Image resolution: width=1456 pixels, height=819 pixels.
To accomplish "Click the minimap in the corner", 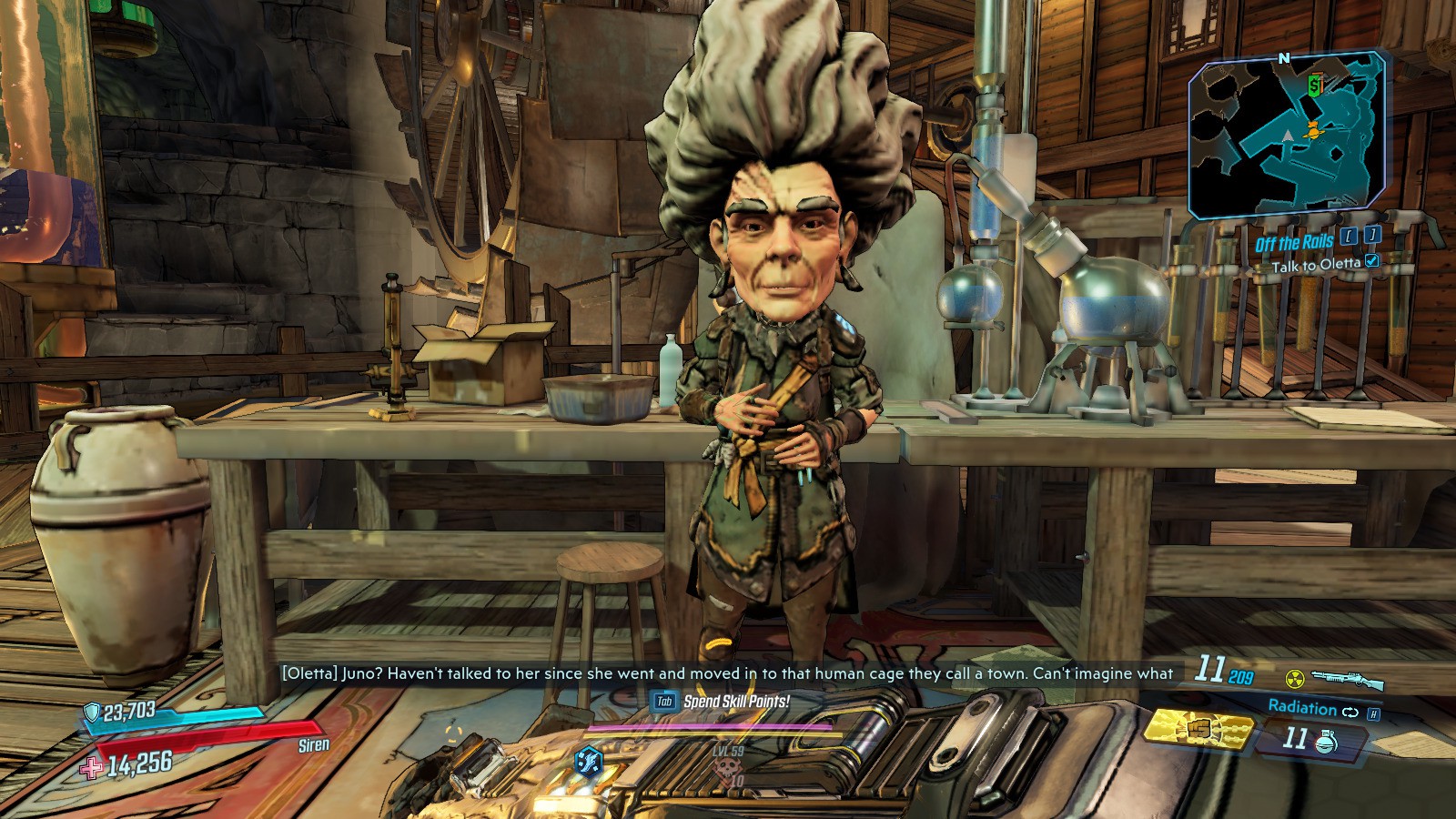I will (1287, 136).
